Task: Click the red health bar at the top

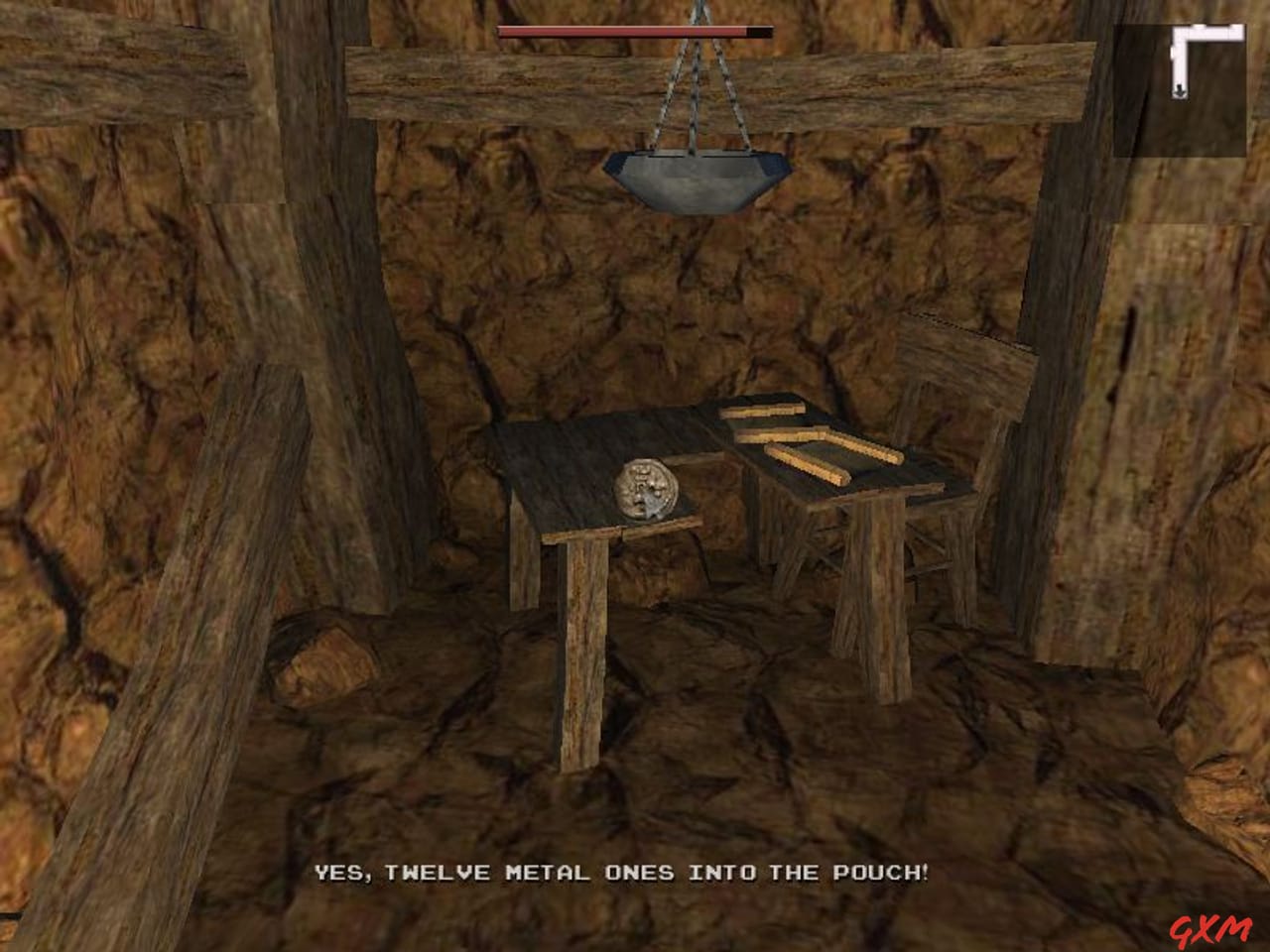Action: 615,31
